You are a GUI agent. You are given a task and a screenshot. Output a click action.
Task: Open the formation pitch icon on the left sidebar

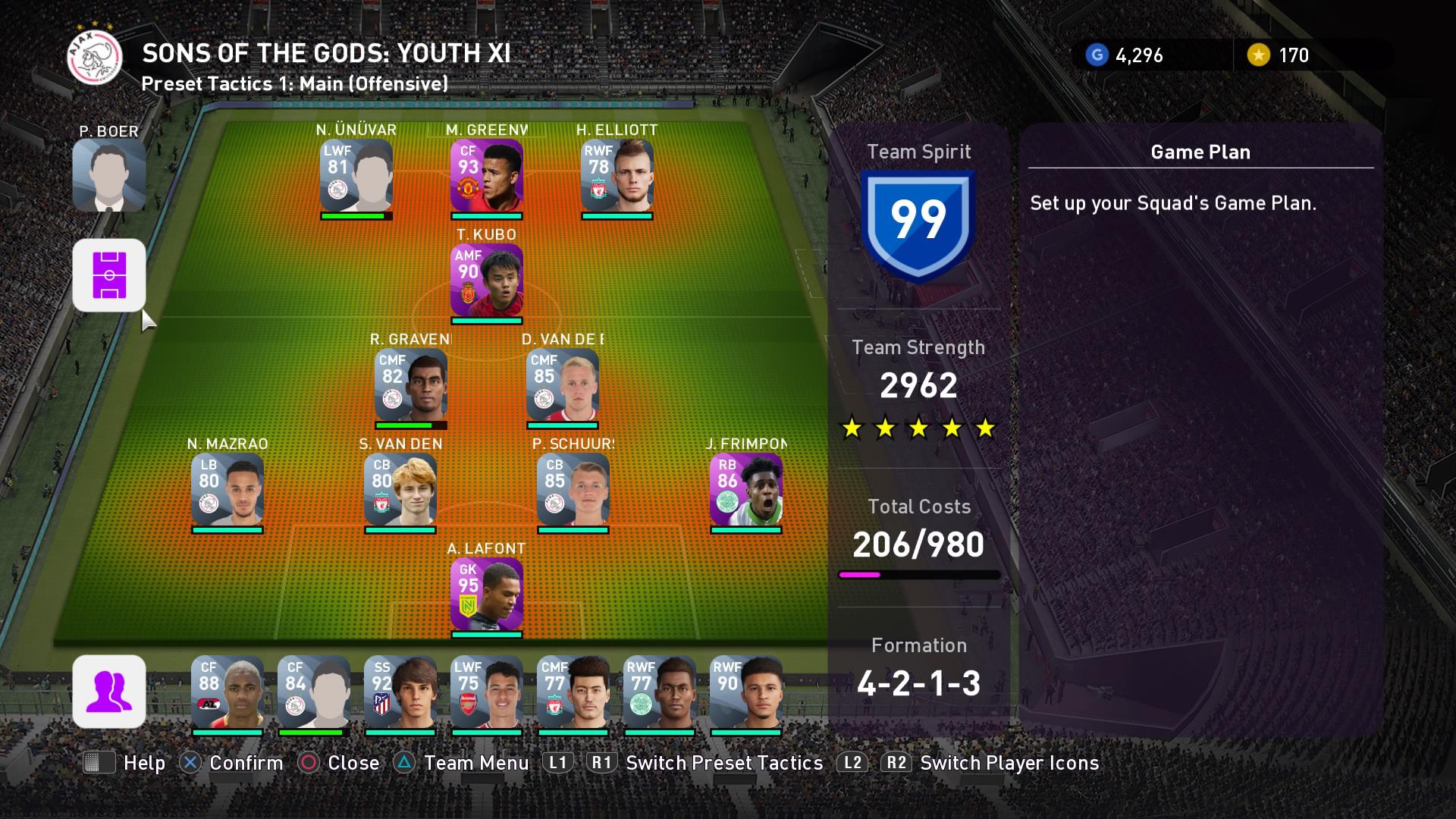[109, 276]
